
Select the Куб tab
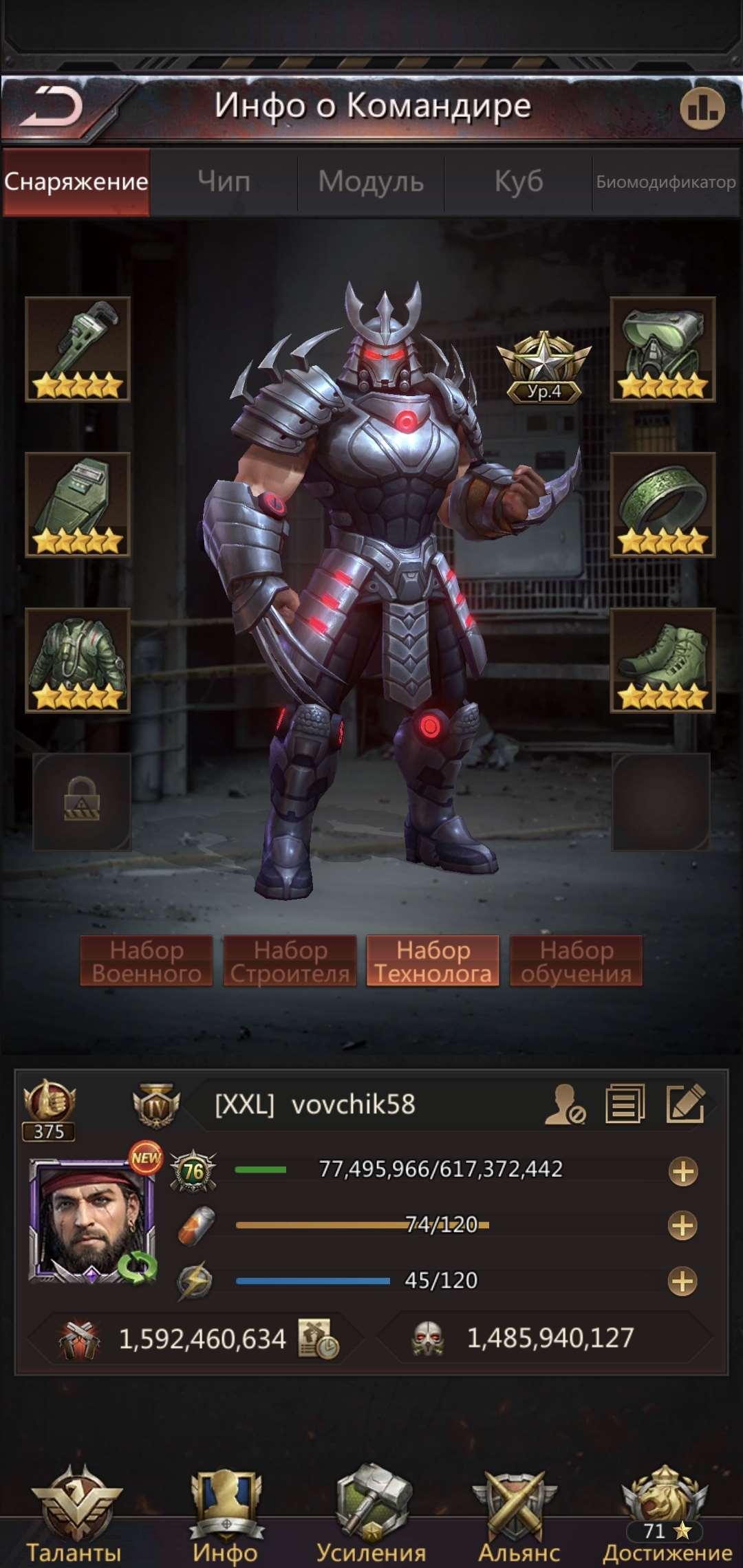click(519, 182)
